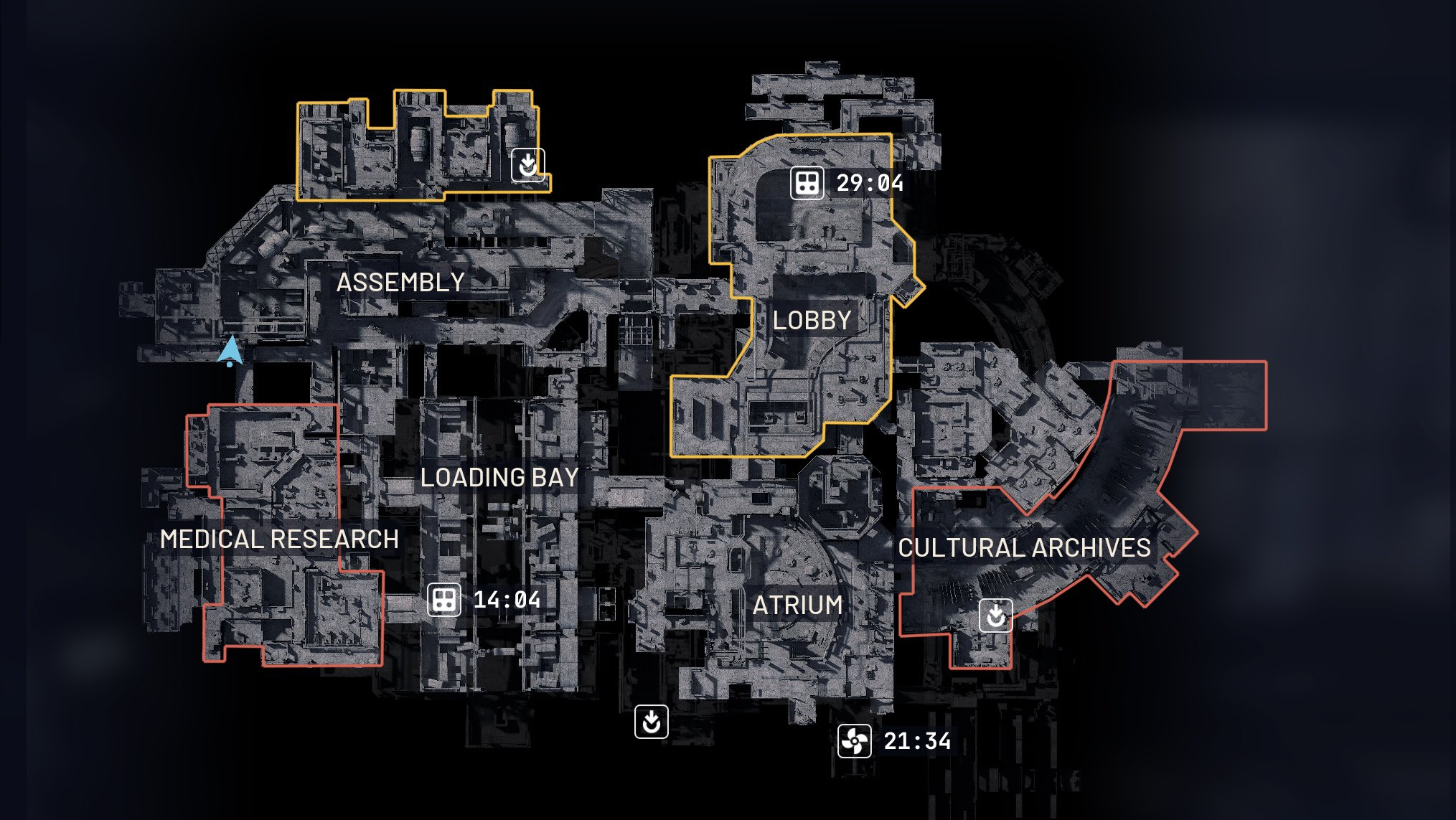Choose the fan-shaped icon beside 21:34
The width and height of the screenshot is (1456, 820).
854,741
